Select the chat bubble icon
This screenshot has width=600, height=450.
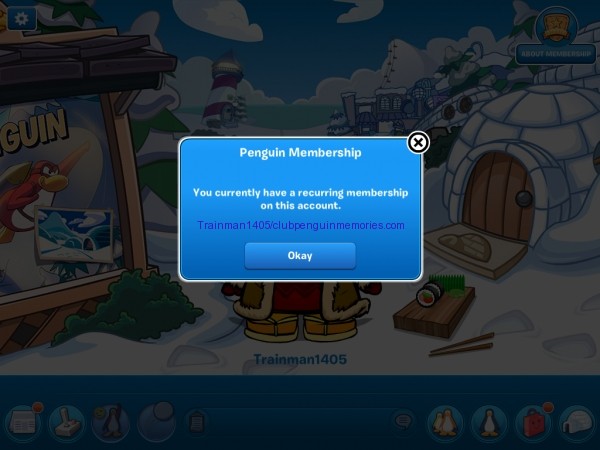click(x=403, y=422)
